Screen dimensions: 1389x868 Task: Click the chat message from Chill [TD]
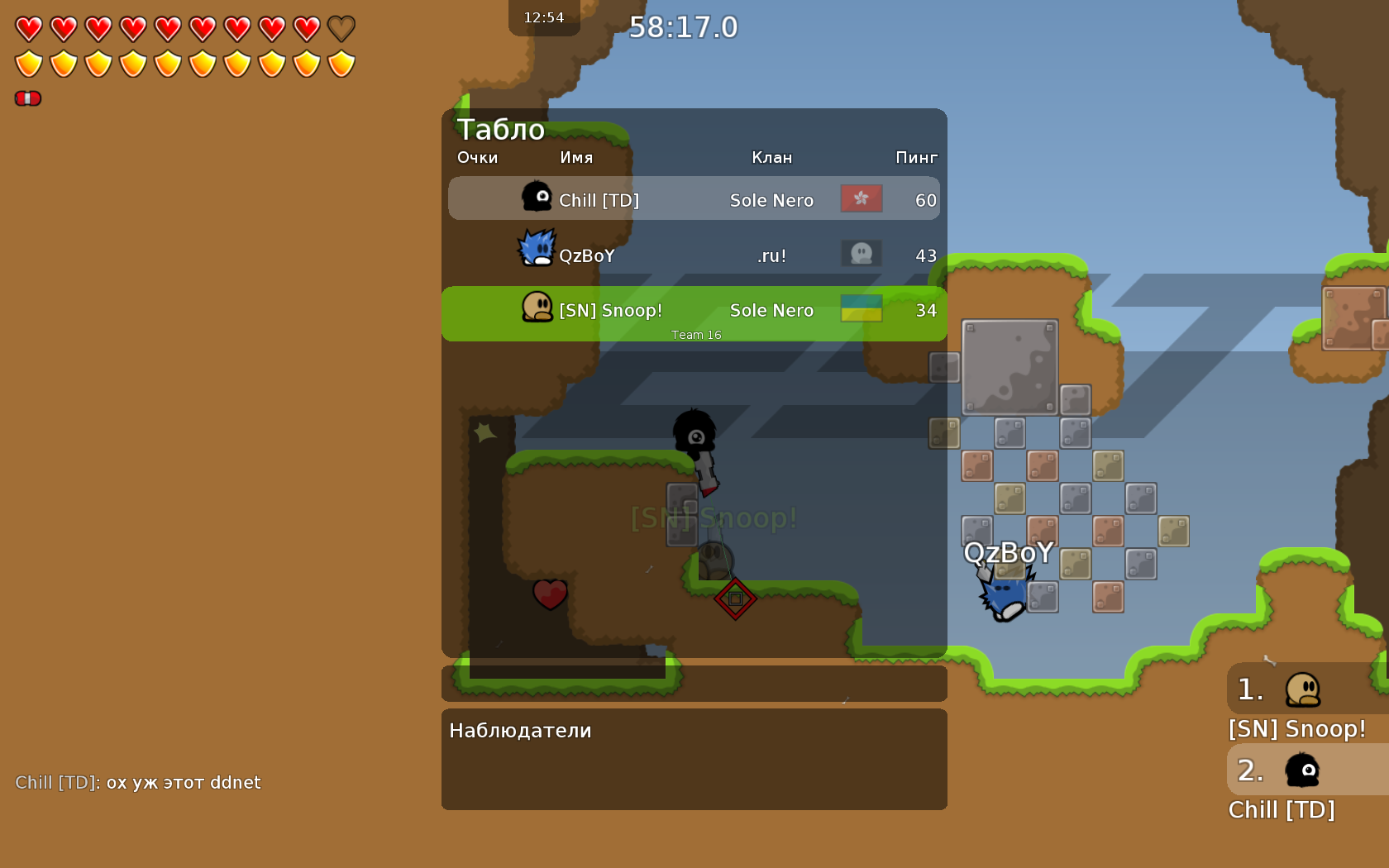138,782
